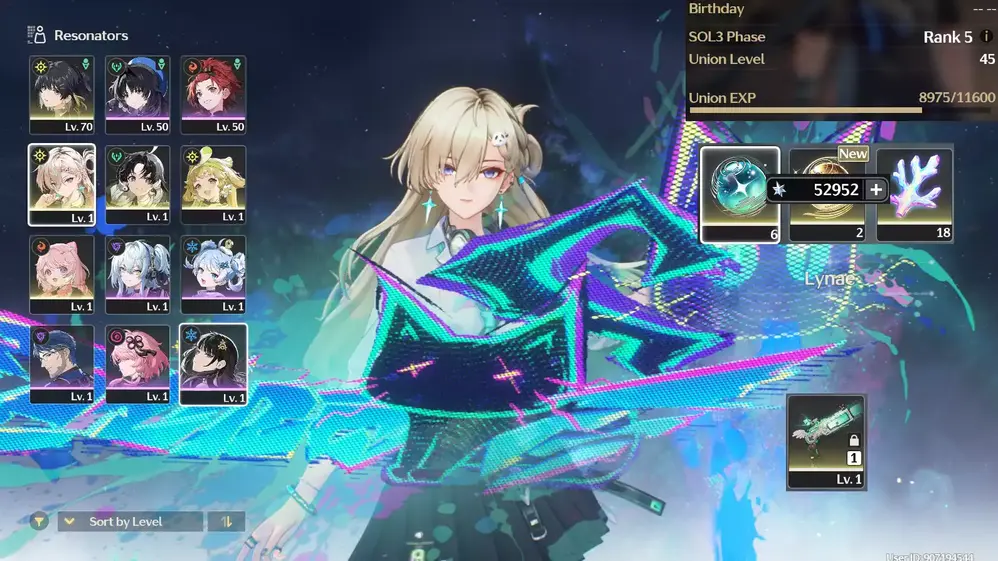Select the blue-haired male resonator with glasses
Viewport: 998px width, 561px height.
62,365
